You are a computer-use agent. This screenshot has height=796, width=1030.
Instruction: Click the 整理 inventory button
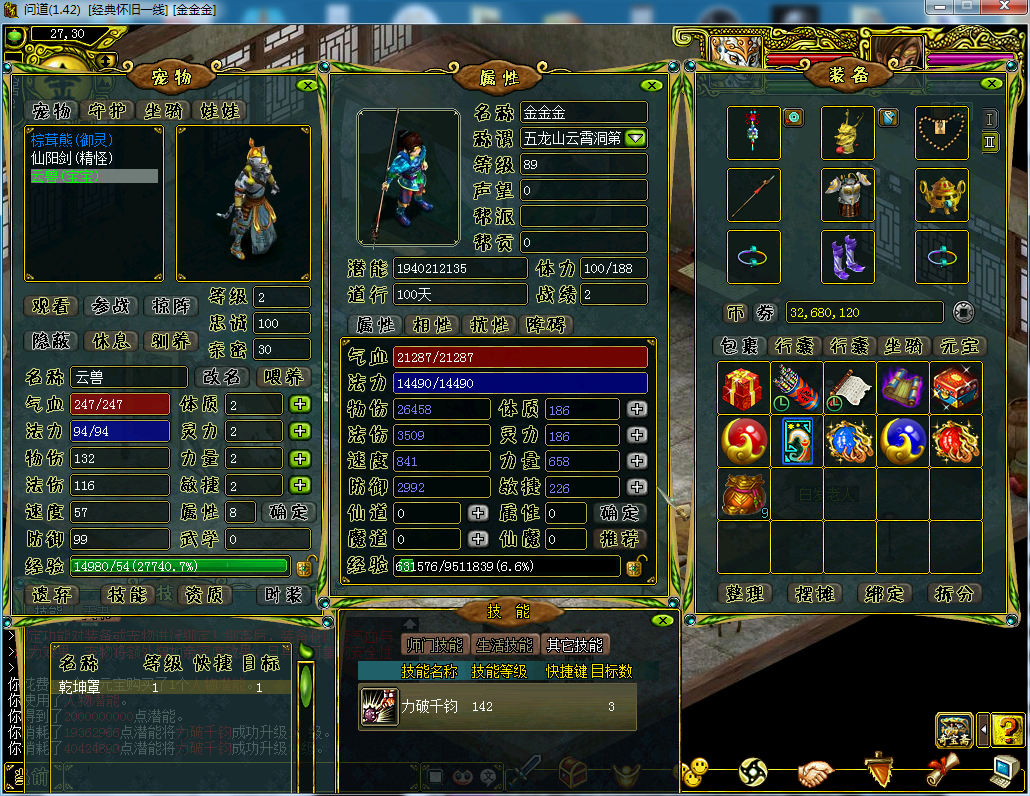tap(744, 593)
